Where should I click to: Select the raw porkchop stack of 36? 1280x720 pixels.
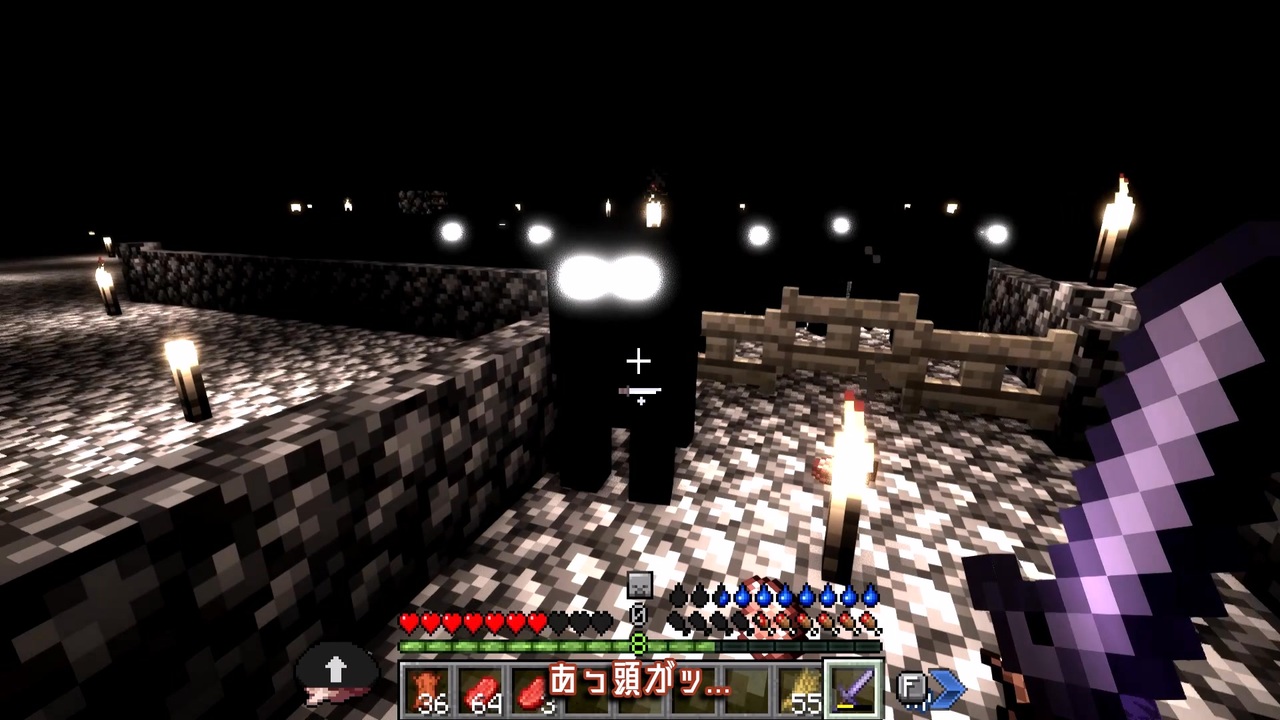[x=424, y=685]
